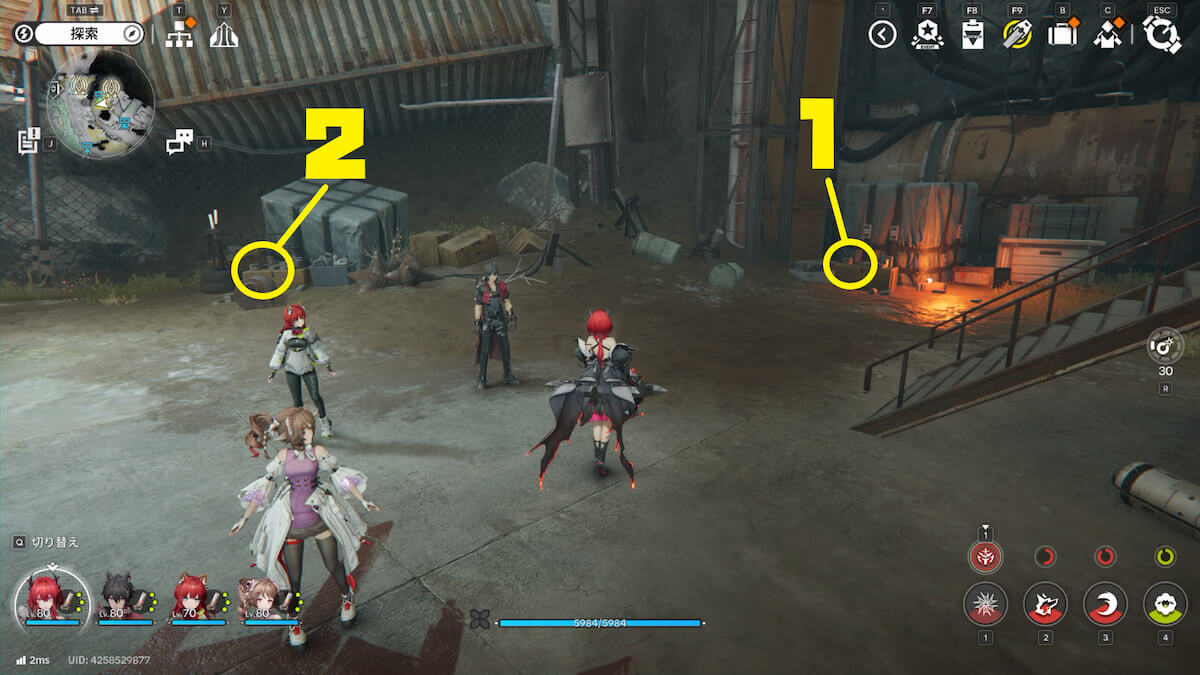Open the quest log document icon

click(29, 141)
